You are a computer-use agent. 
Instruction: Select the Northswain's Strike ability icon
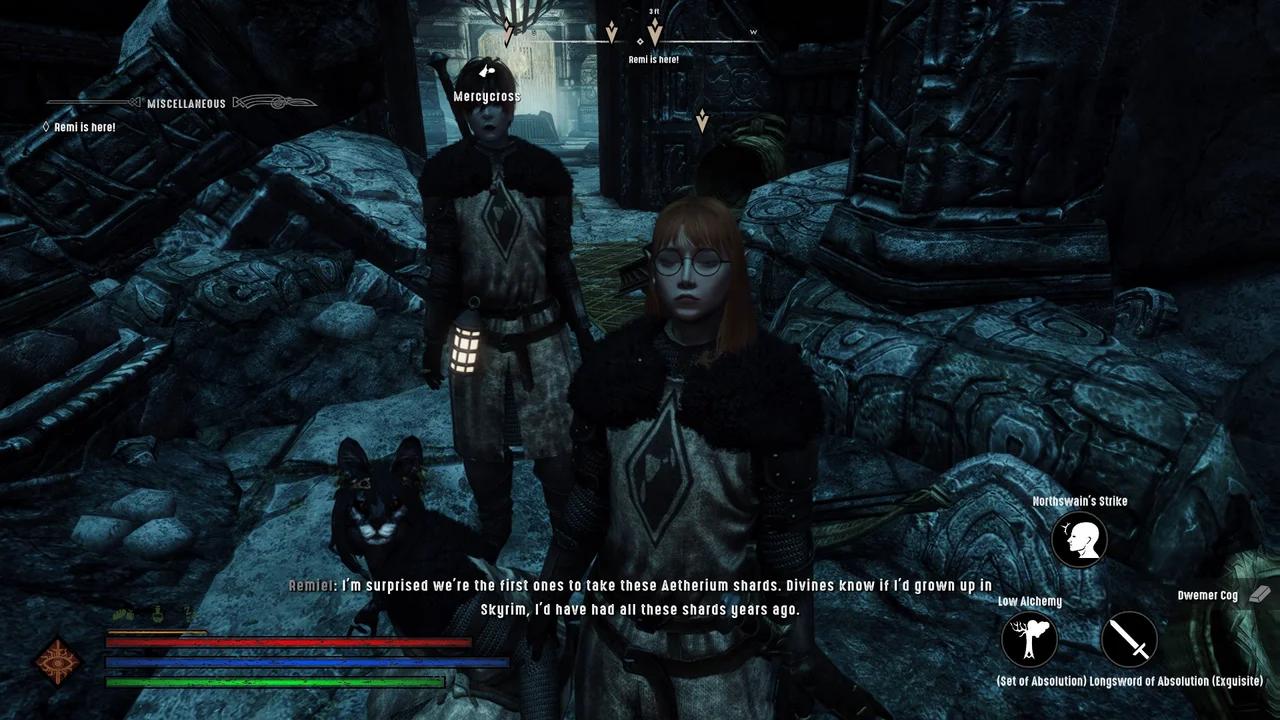click(x=1080, y=539)
